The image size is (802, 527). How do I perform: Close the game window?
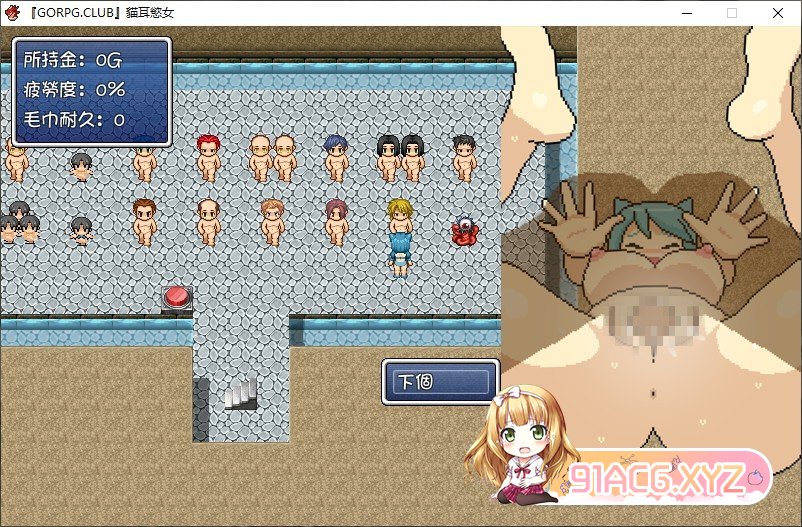tap(778, 13)
